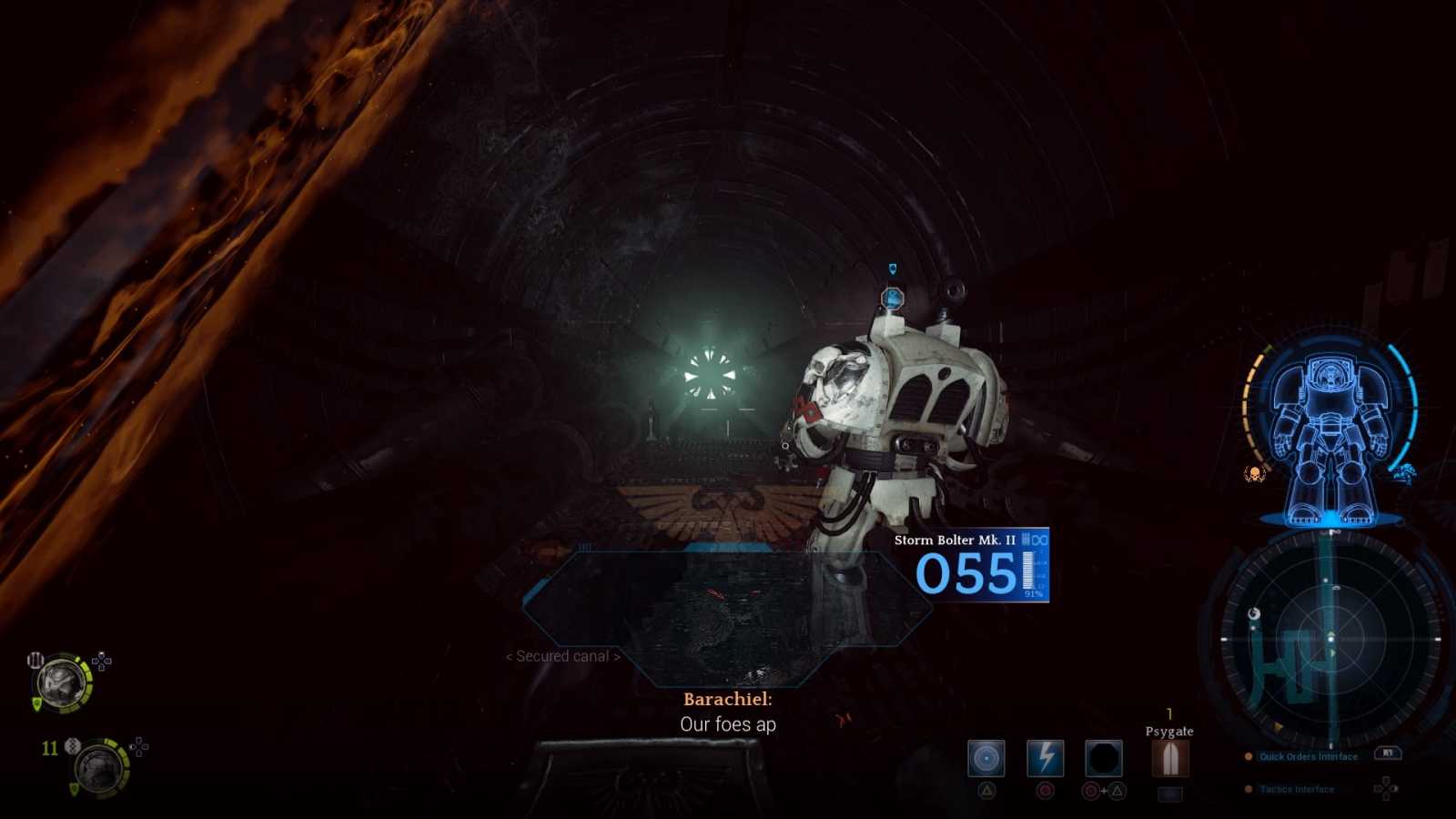
Task: Toggle the green shield marker under the top portrait
Action: pos(36,702)
